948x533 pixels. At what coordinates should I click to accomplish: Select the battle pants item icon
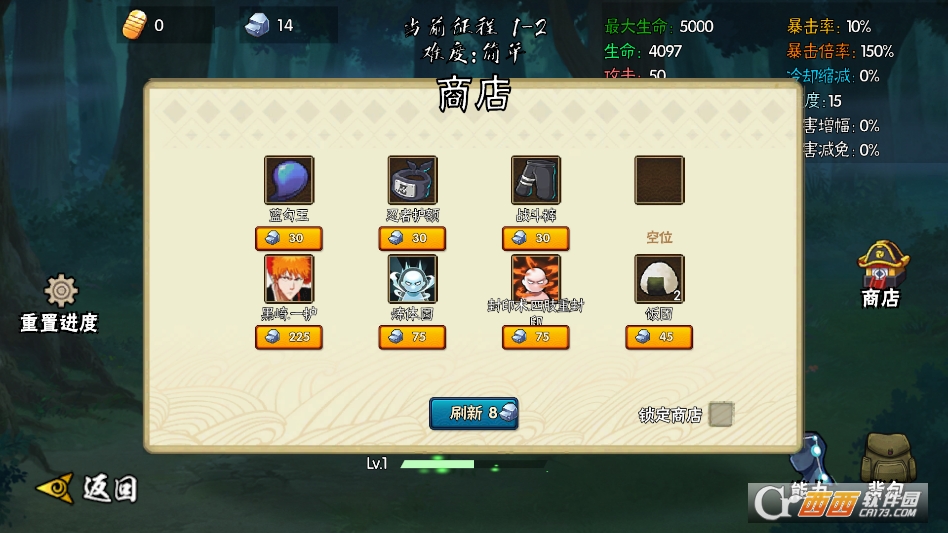pos(536,180)
